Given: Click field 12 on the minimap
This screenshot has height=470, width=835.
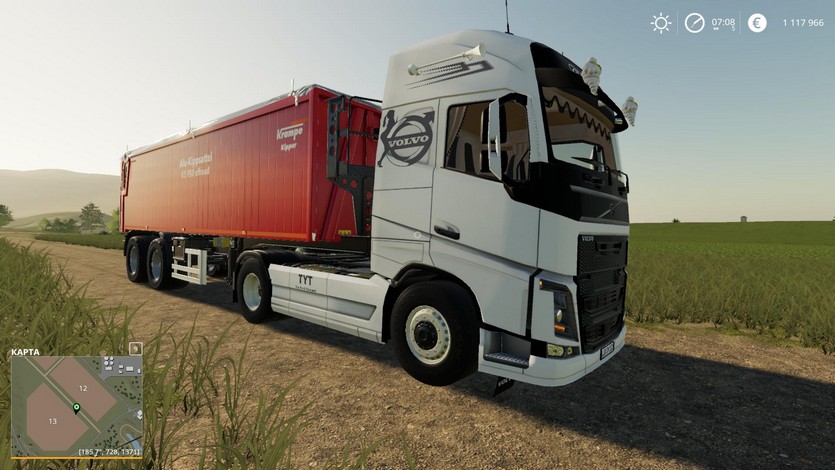Looking at the screenshot, I should 83,388.
